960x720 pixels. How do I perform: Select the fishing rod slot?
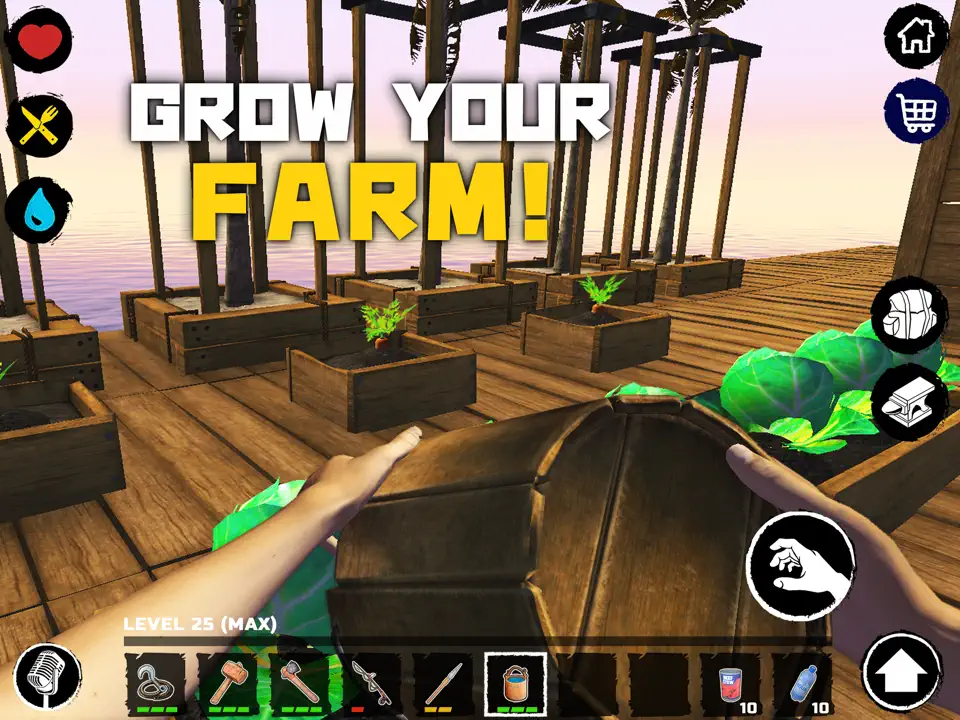pyautogui.click(x=372, y=685)
